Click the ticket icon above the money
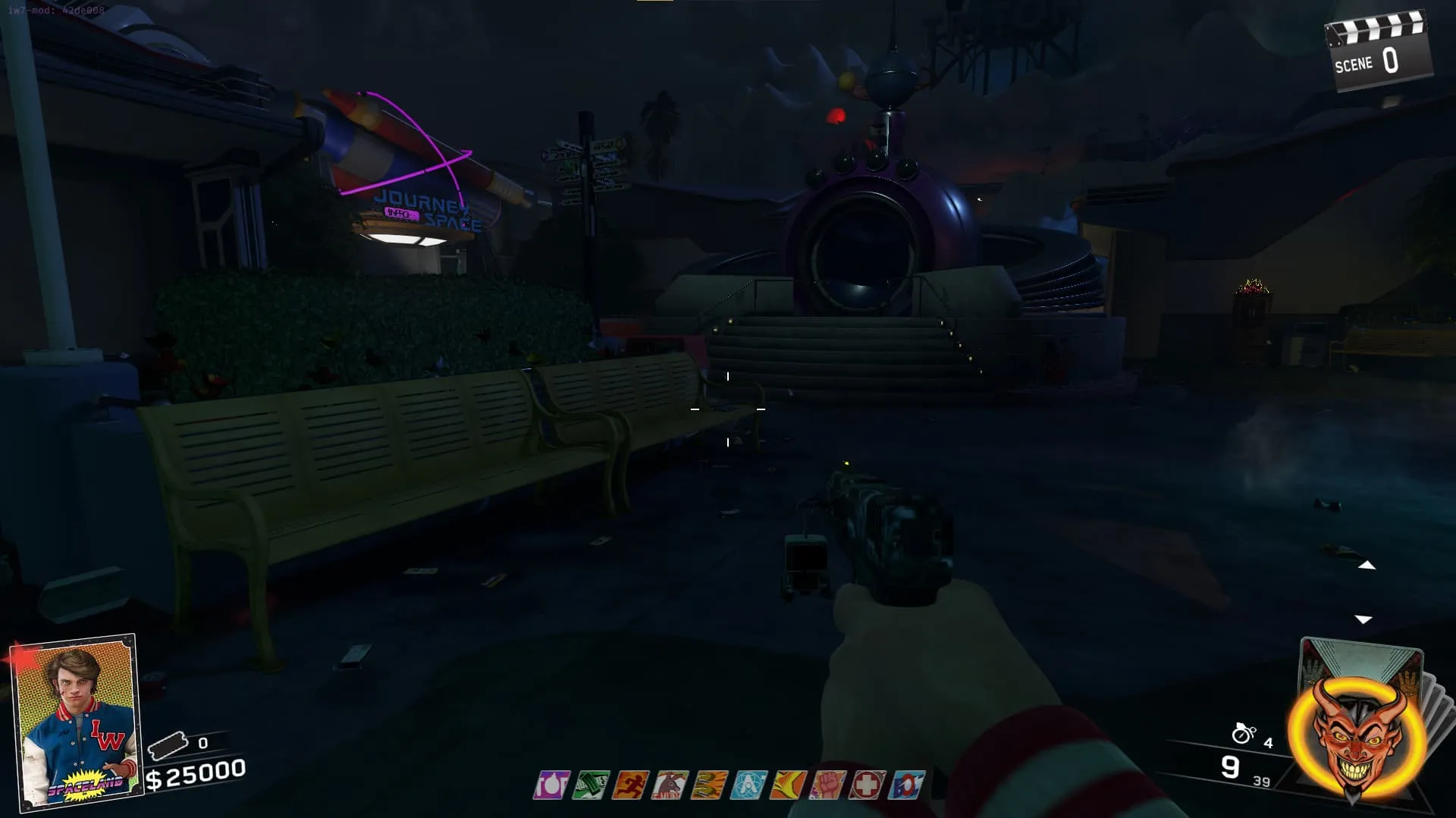 click(168, 746)
